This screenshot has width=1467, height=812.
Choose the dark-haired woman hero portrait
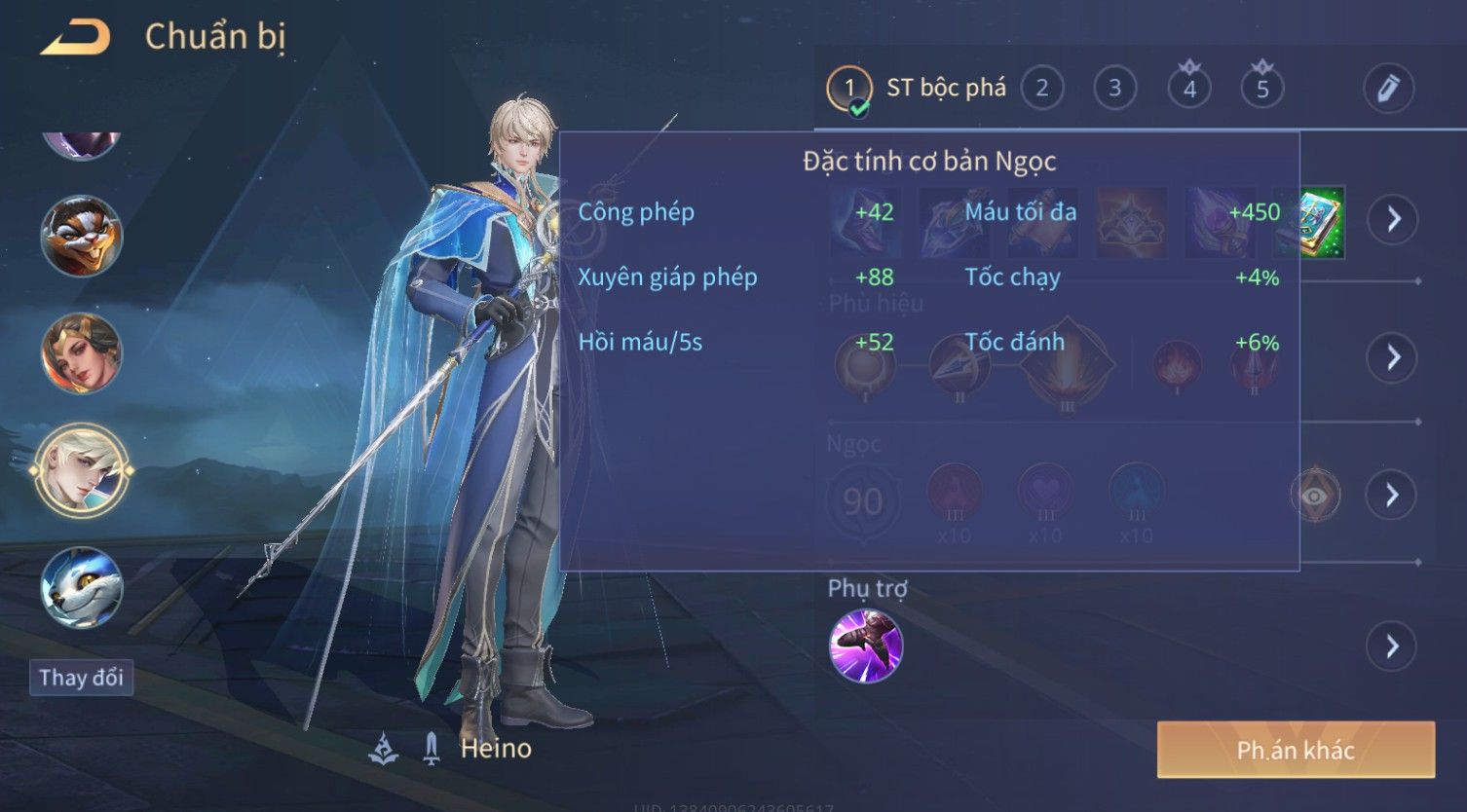[x=81, y=353]
